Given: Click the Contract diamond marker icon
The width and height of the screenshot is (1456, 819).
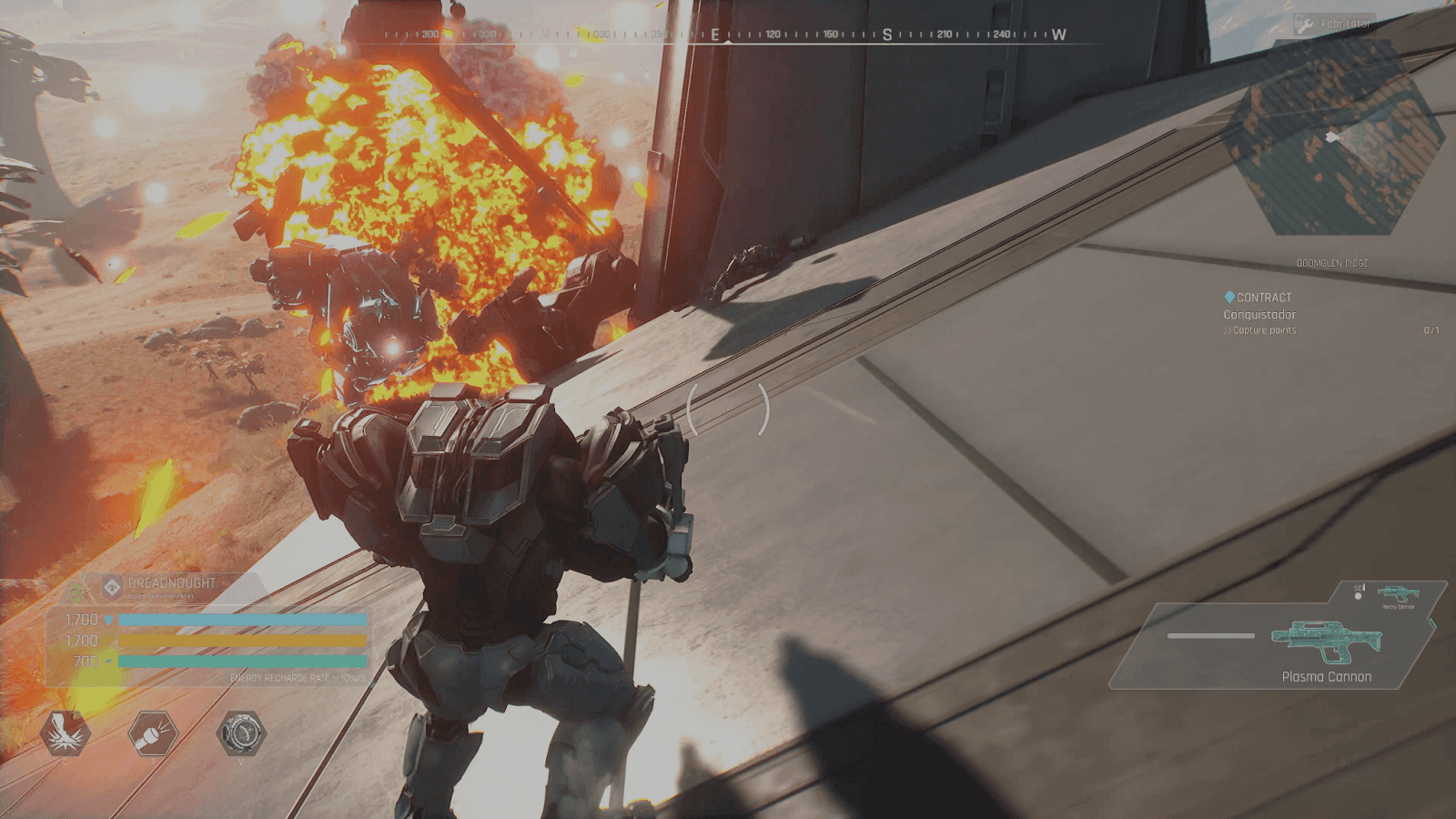Looking at the screenshot, I should (x=1229, y=296).
